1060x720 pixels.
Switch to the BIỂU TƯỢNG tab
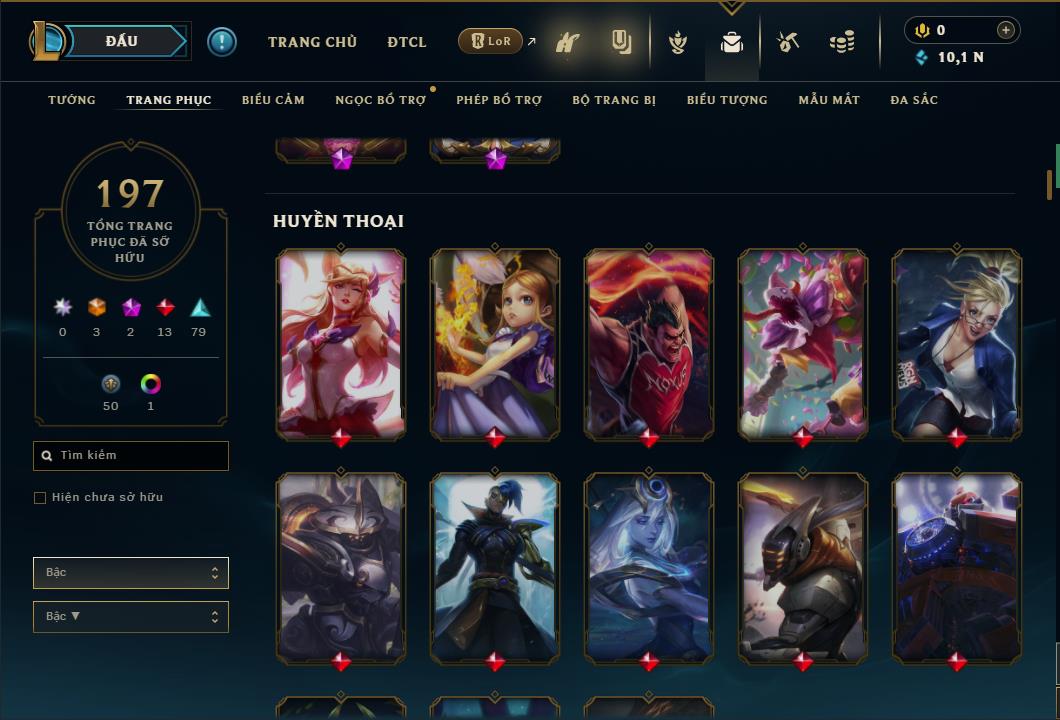point(727,100)
